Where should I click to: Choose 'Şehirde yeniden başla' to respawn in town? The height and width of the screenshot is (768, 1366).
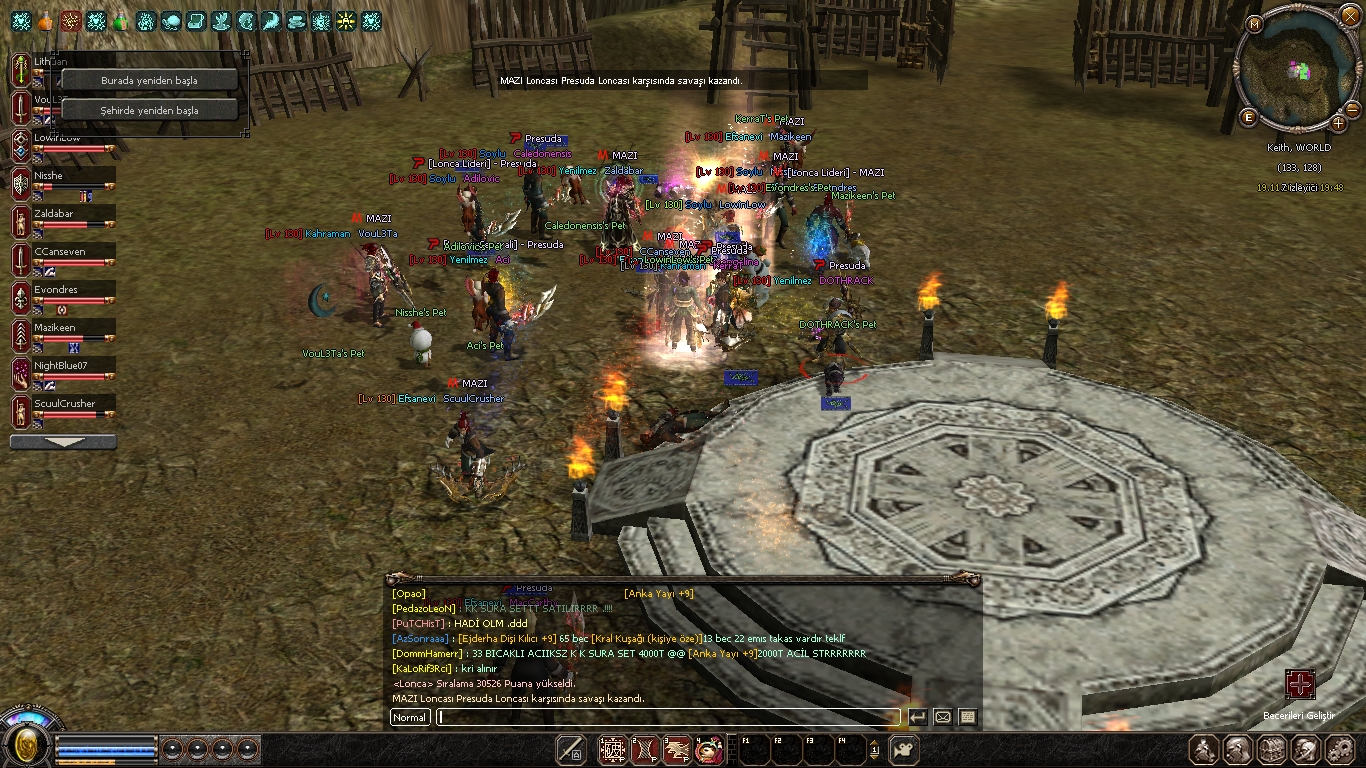click(149, 110)
